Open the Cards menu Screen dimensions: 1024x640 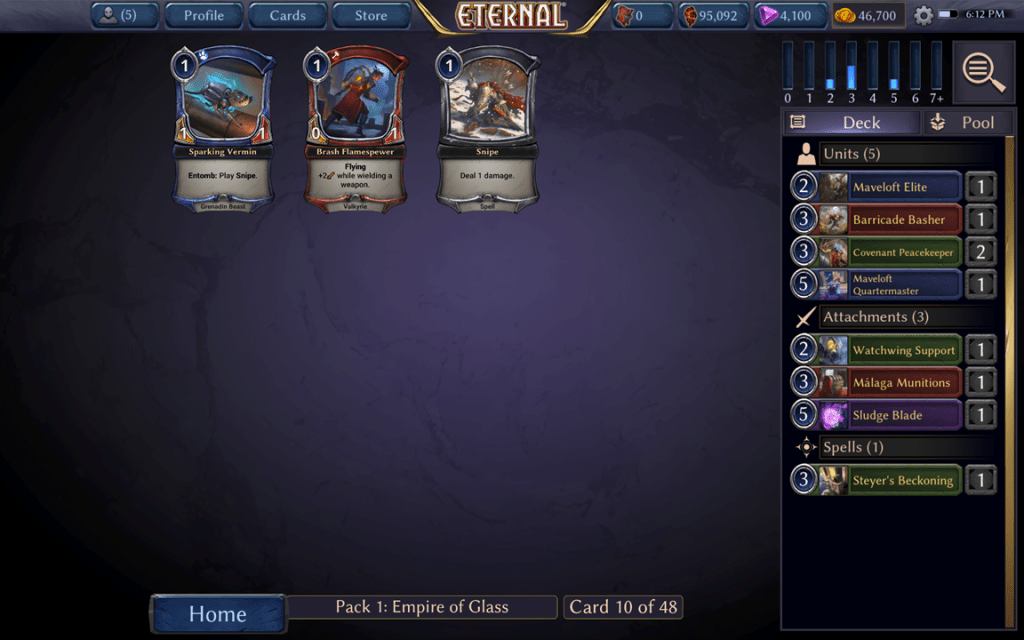tap(287, 15)
